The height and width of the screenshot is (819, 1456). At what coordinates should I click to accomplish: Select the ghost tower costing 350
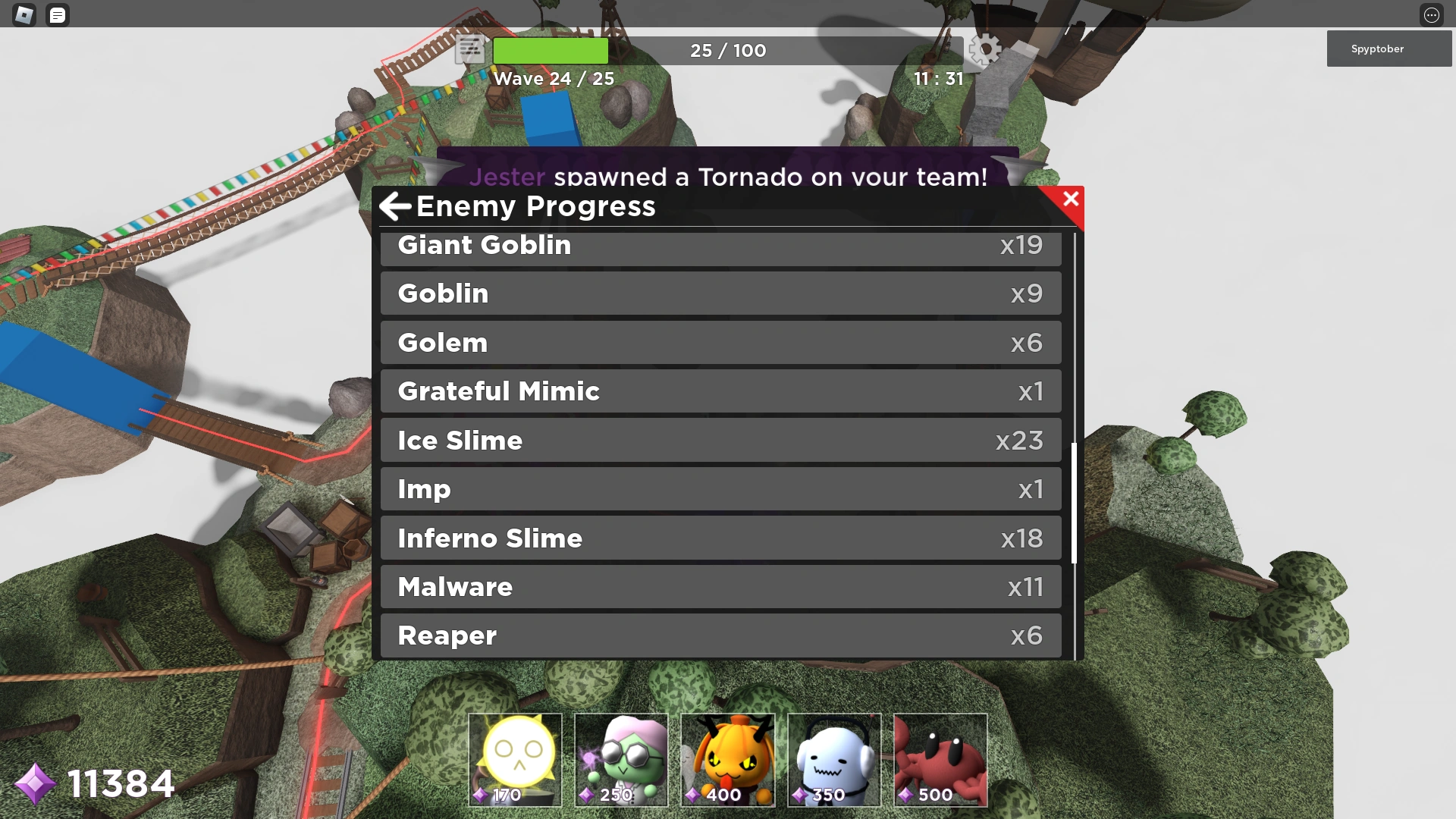pos(833,758)
